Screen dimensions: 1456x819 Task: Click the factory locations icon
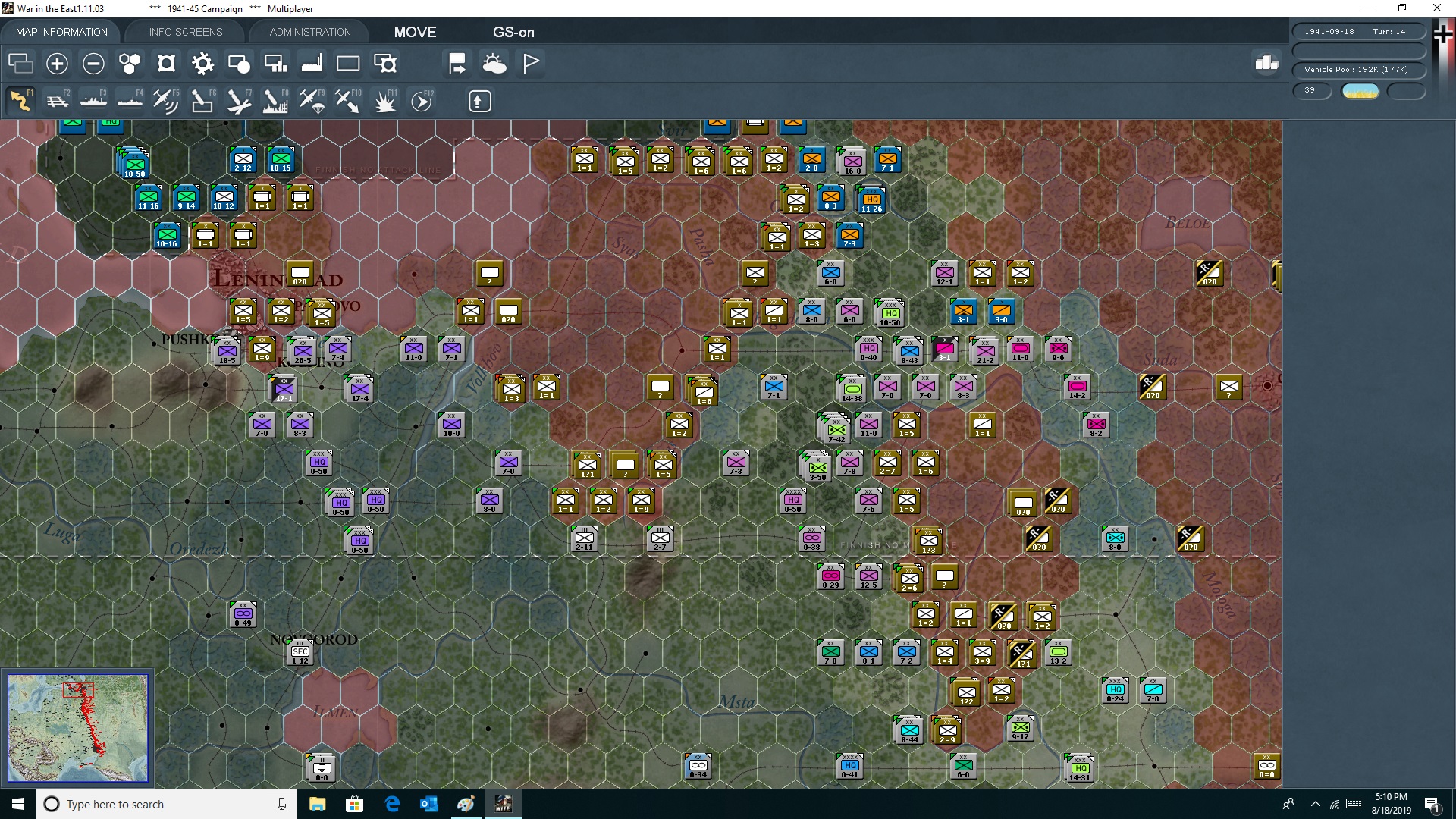pos(312,64)
